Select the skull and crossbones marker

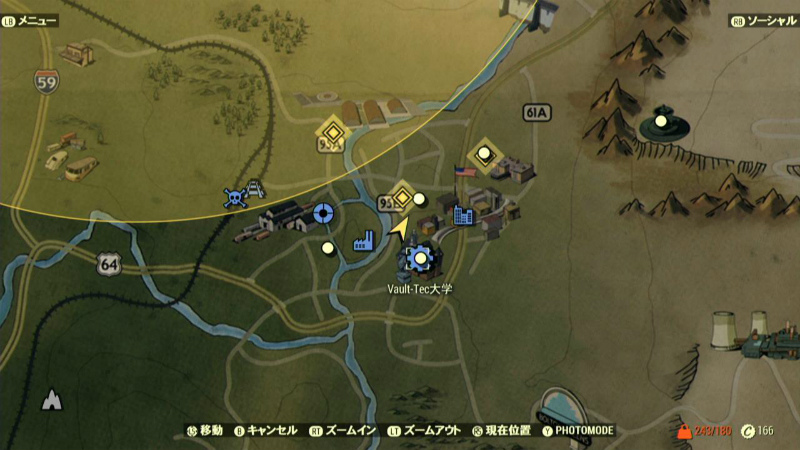[x=235, y=198]
